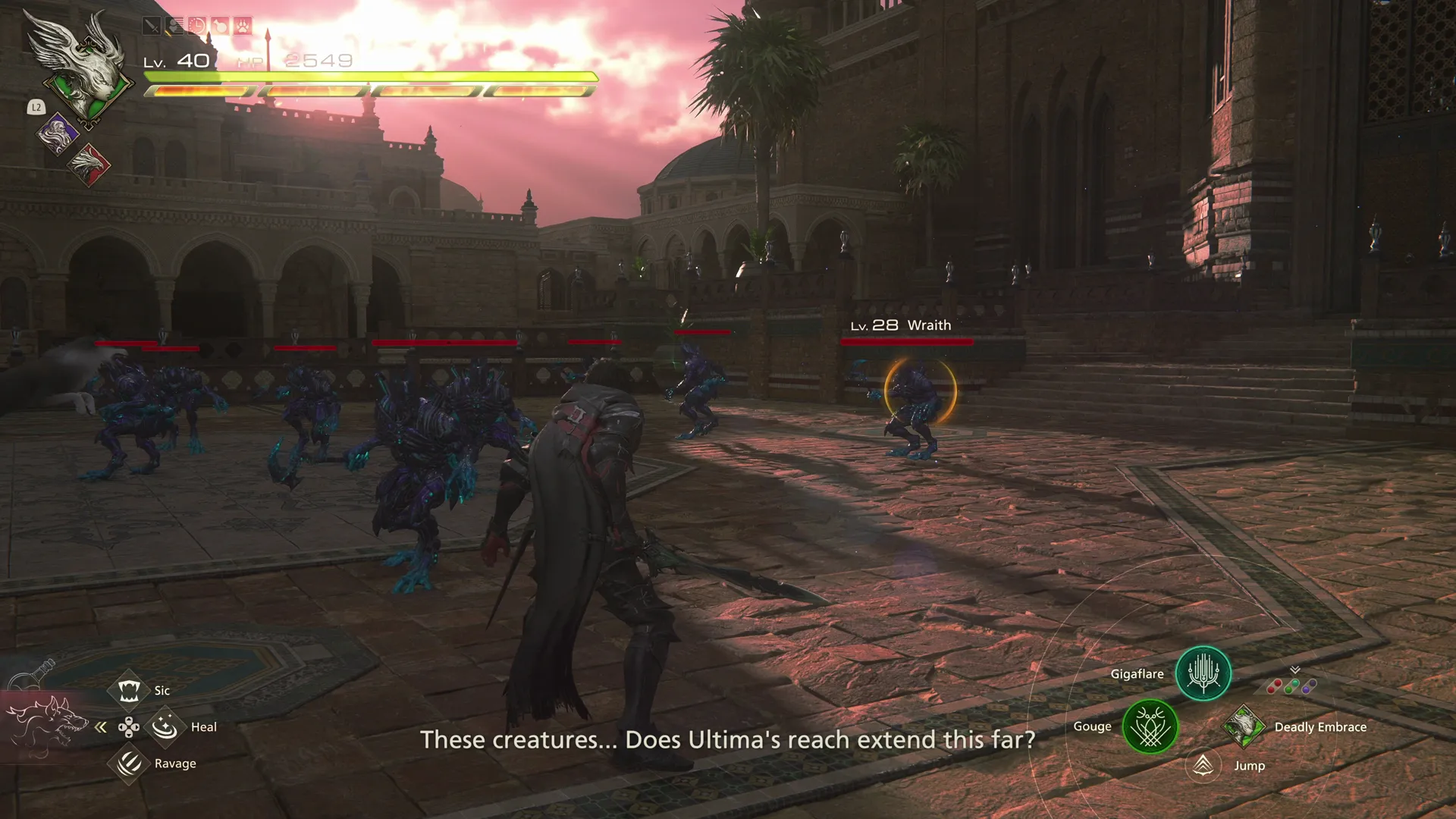Click the potion flask icon in the top toolbar
Screen dimensions: 1456x819
[219, 25]
